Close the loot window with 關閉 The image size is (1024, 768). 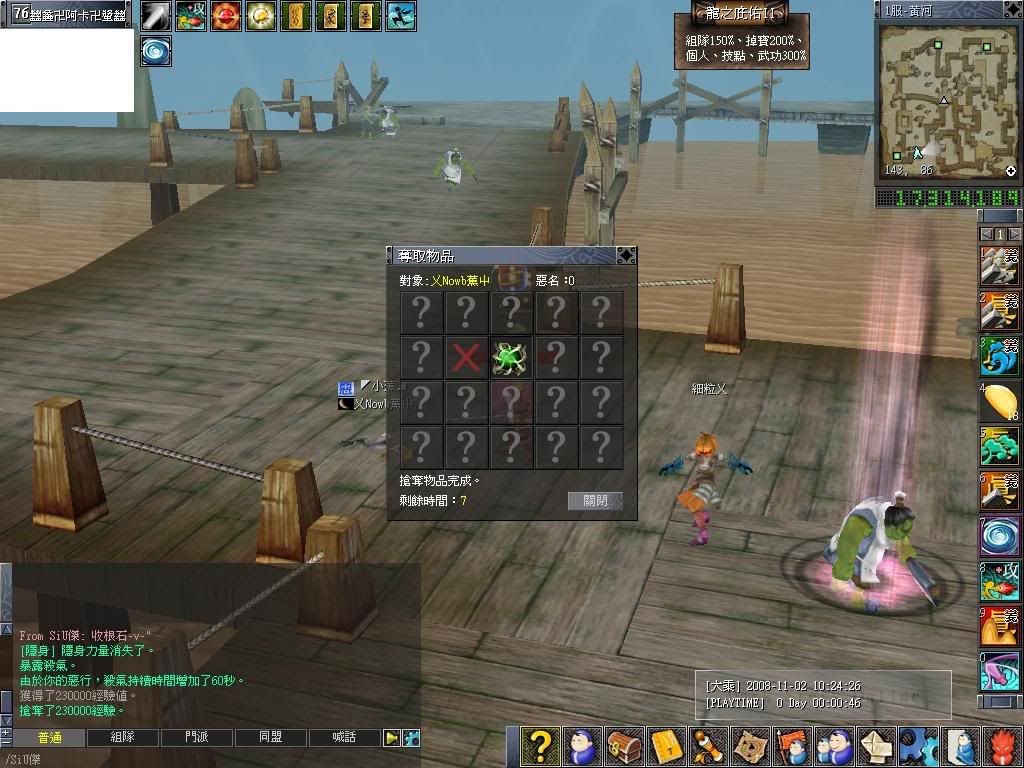pyautogui.click(x=595, y=501)
